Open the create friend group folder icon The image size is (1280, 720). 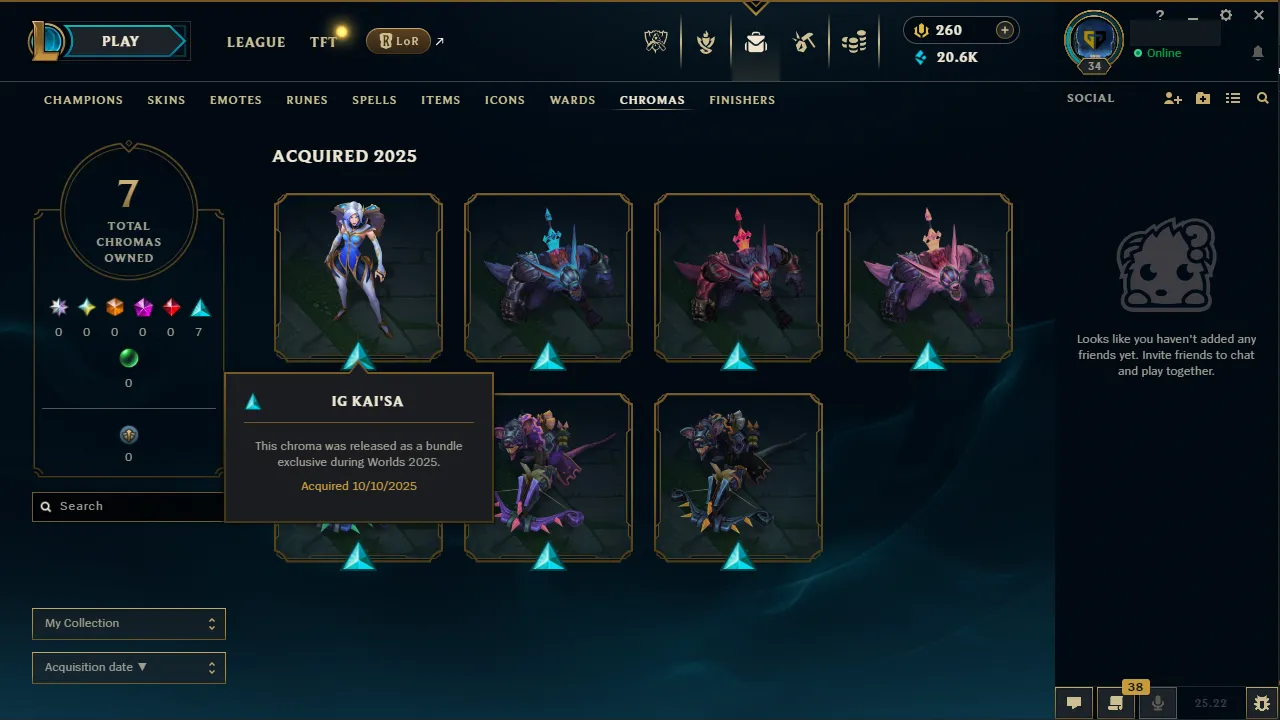(1202, 98)
